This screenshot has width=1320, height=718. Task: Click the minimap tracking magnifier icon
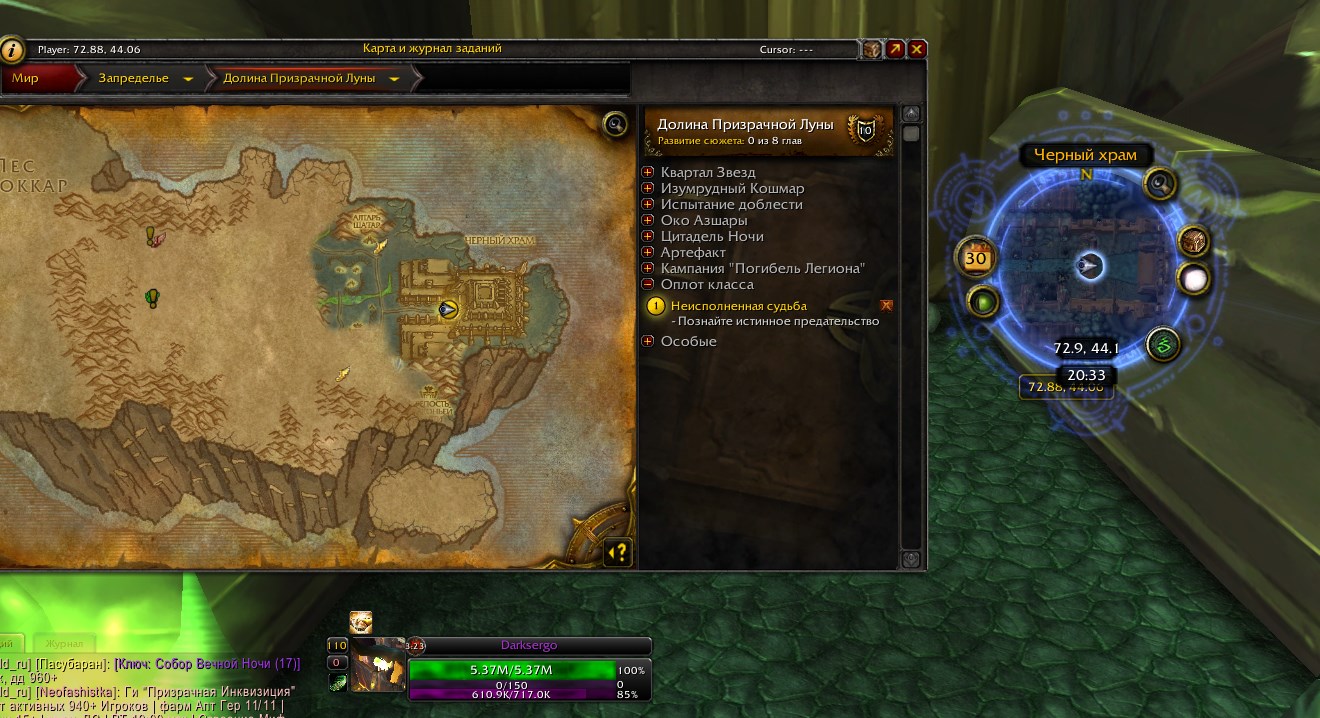[x=1160, y=183]
